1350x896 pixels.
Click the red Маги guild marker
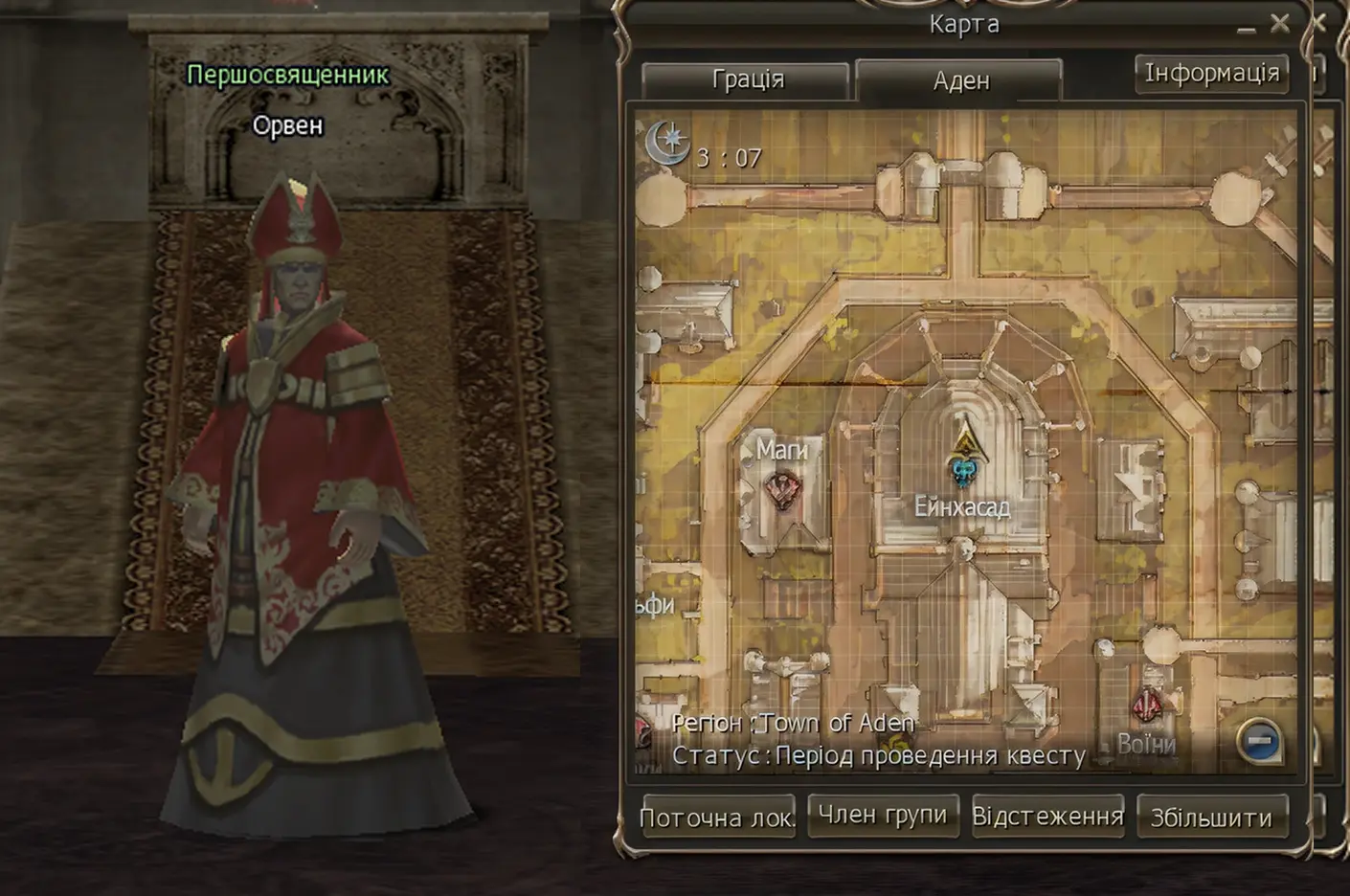(x=782, y=491)
